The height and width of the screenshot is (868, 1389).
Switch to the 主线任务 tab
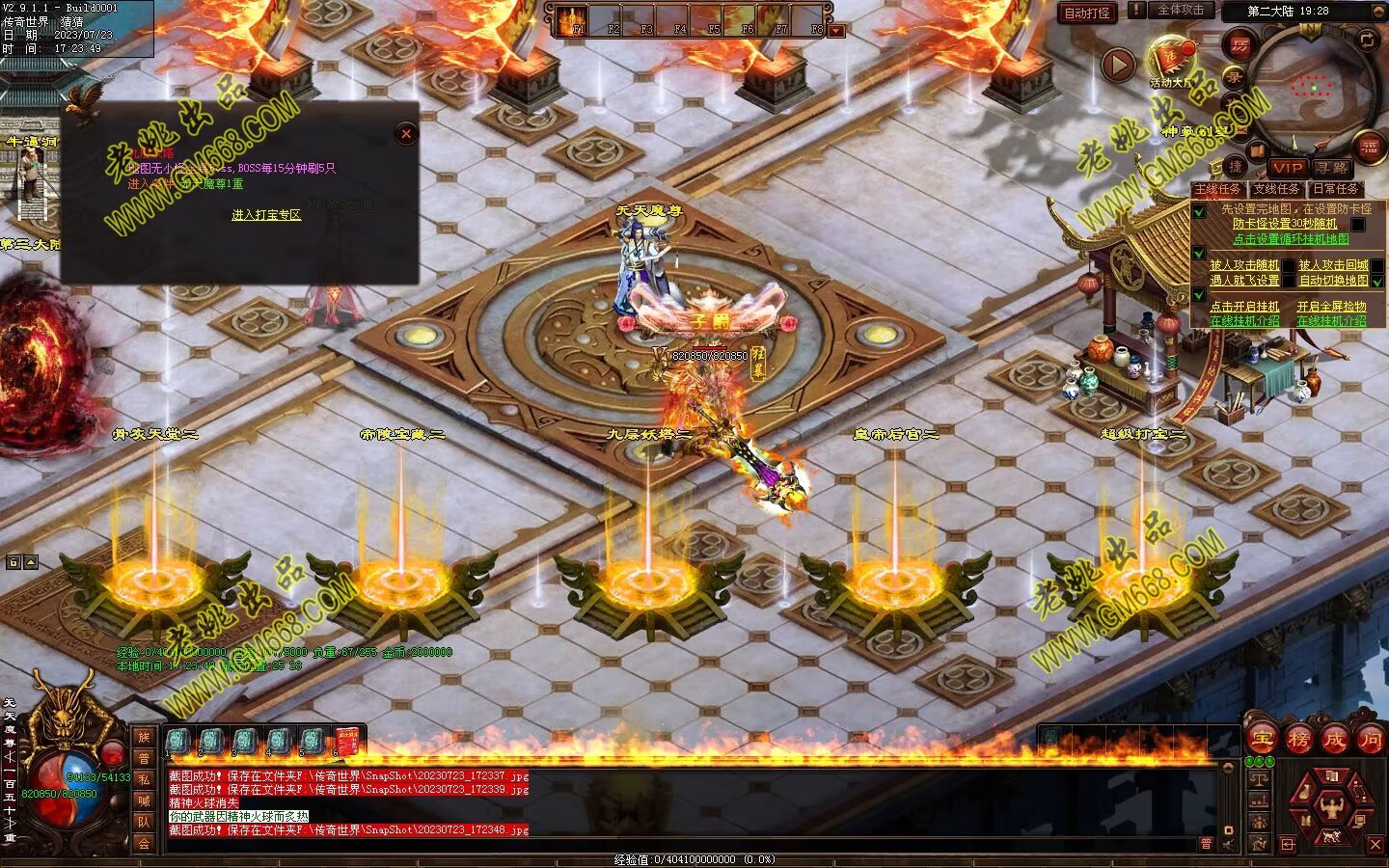(x=1217, y=189)
